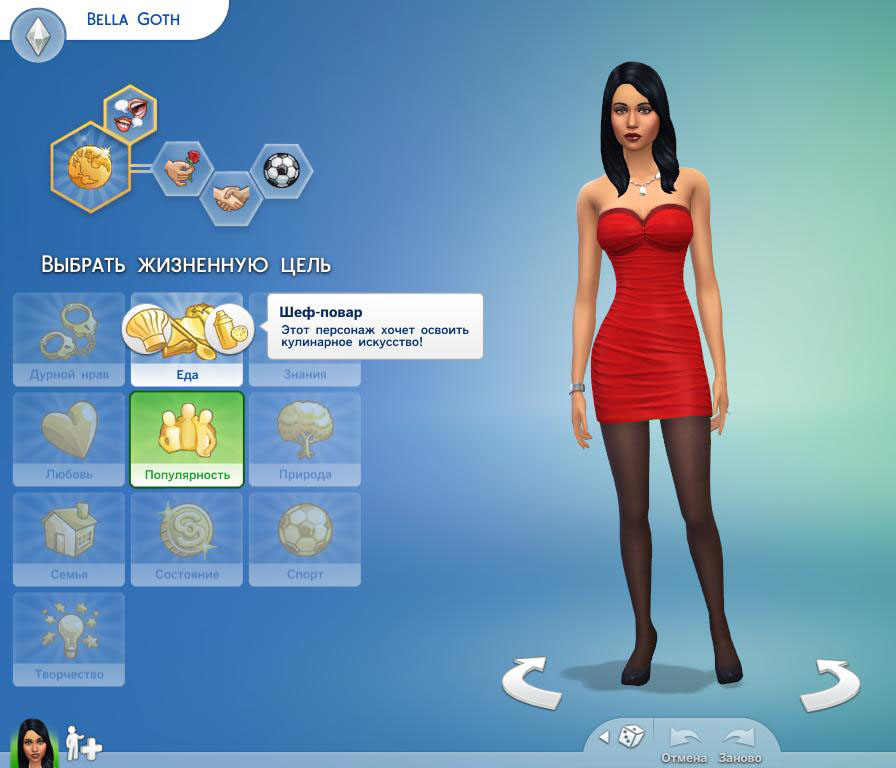Choose the Природа tree category
Screen dimensions: 896x768
tap(305, 438)
